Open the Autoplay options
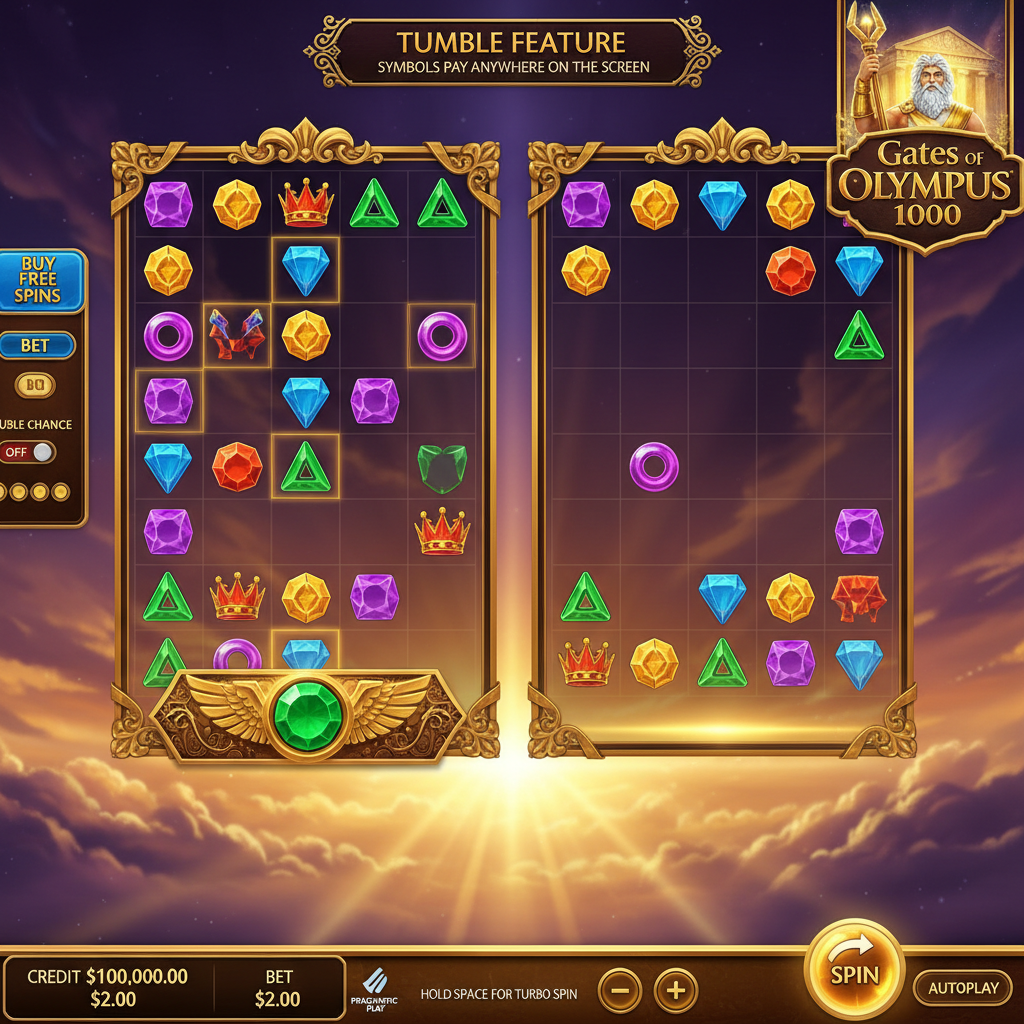The height and width of the screenshot is (1024, 1024). pos(963,988)
